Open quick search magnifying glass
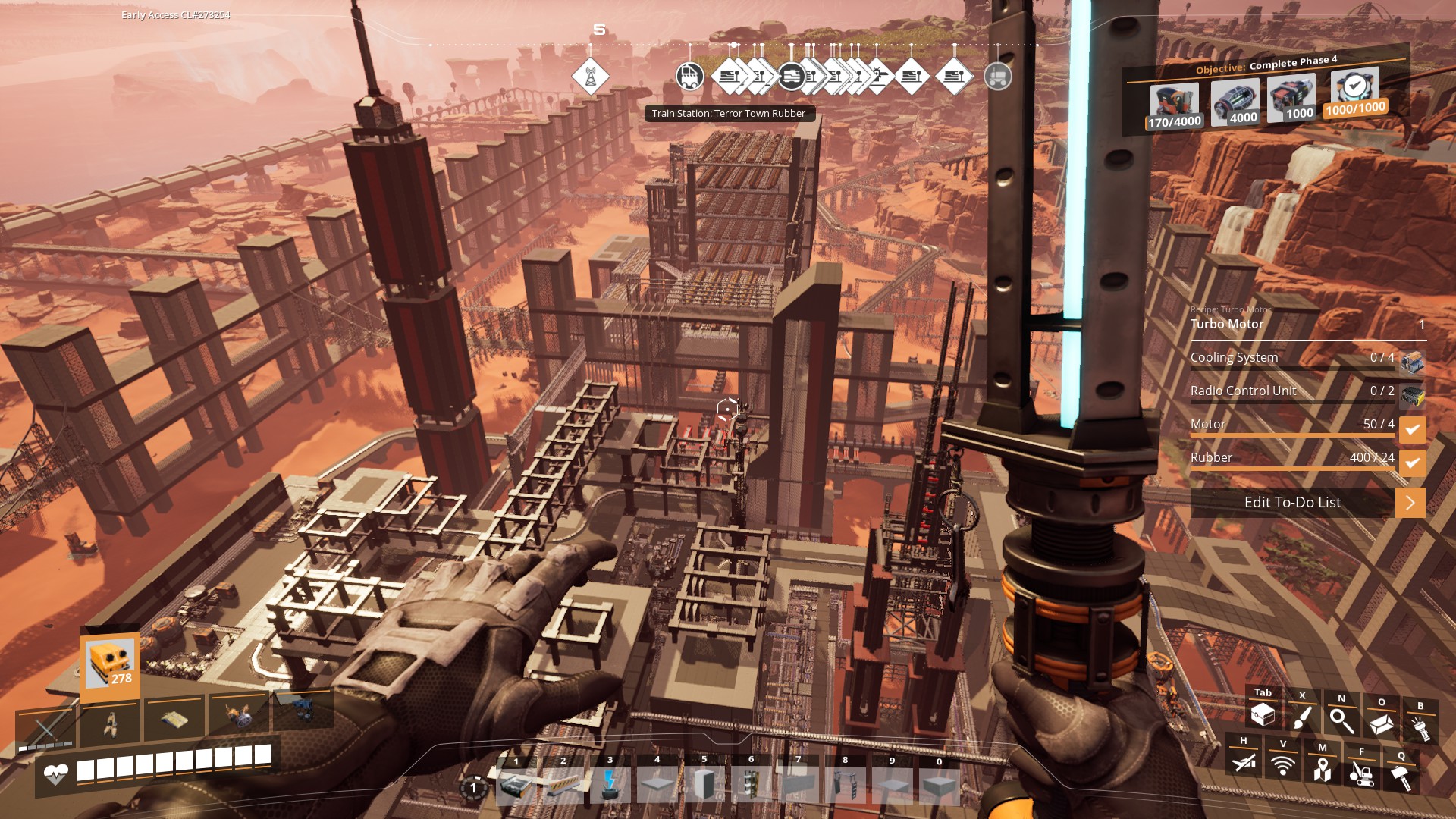Viewport: 1456px width, 819px height. pos(1341,720)
